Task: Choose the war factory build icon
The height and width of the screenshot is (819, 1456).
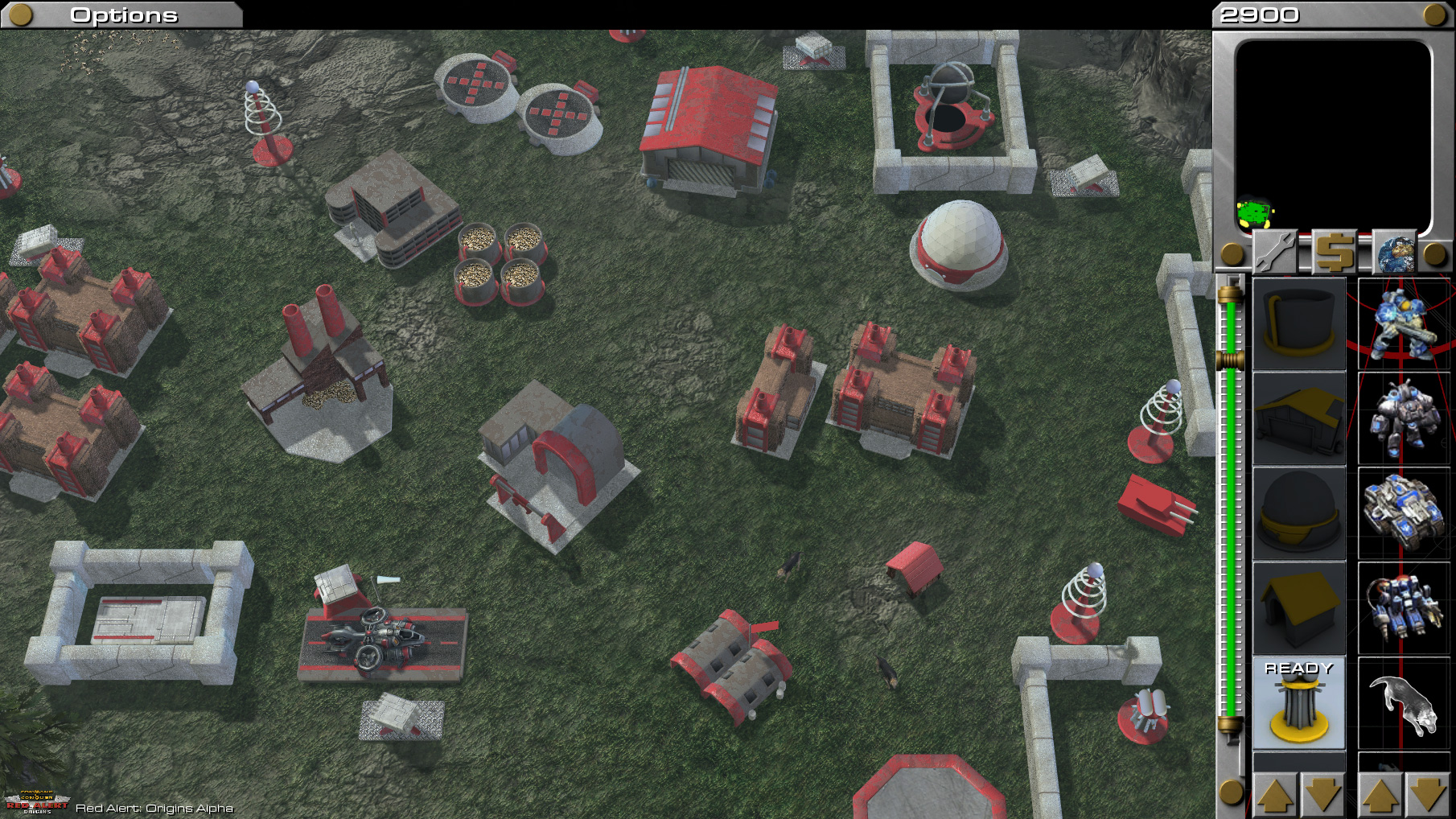Action: (x=1298, y=418)
